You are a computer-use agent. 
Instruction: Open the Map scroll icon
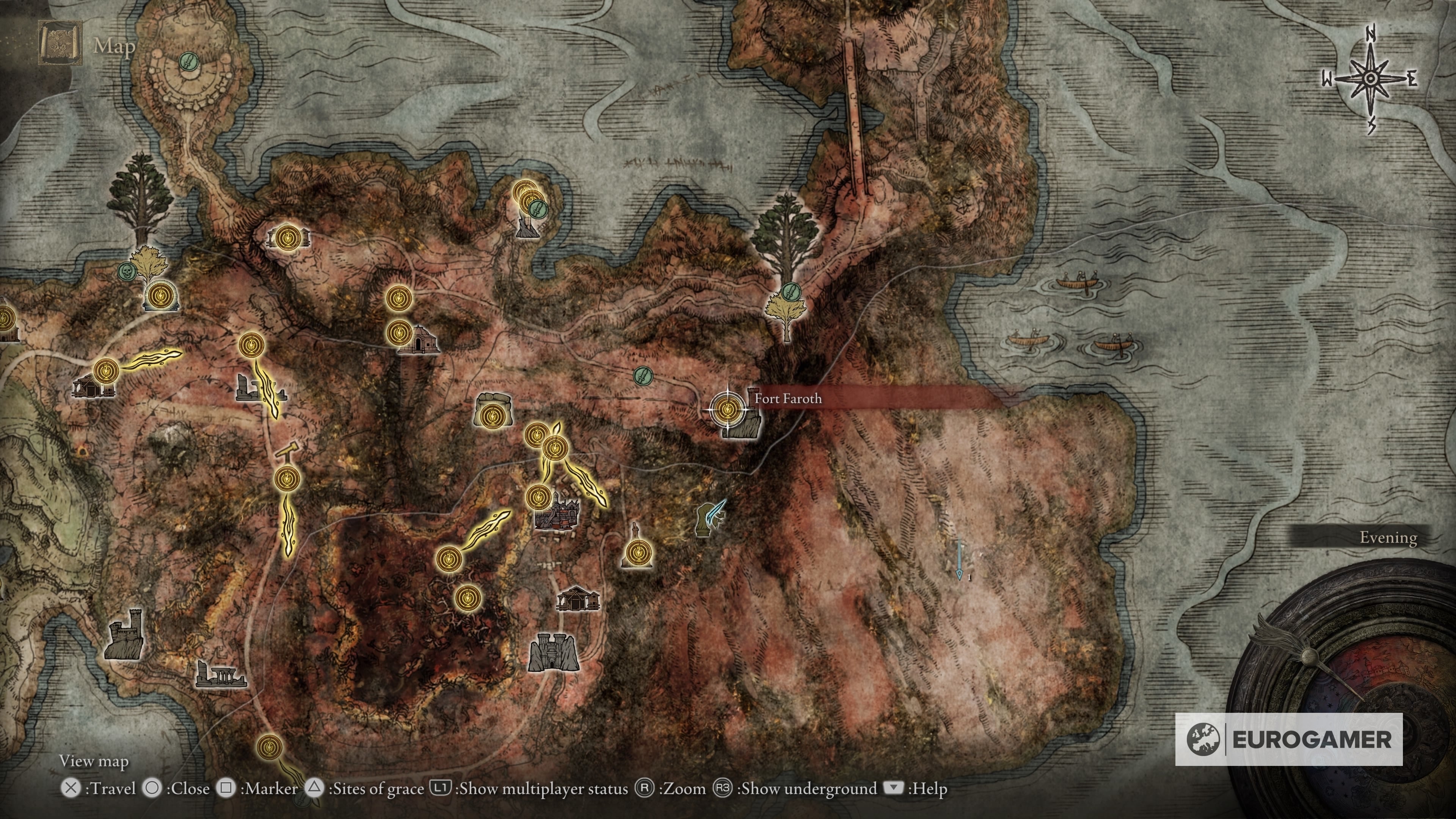pos(60,44)
